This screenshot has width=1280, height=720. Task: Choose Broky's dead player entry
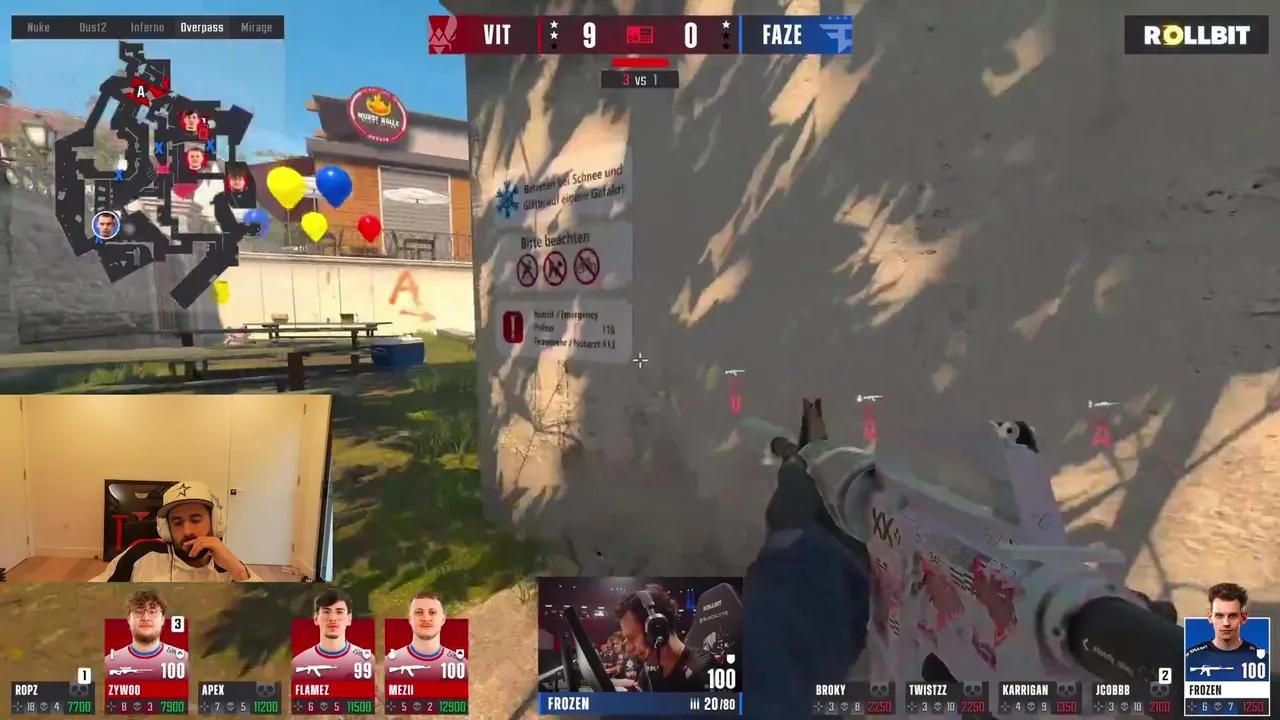tap(852, 697)
